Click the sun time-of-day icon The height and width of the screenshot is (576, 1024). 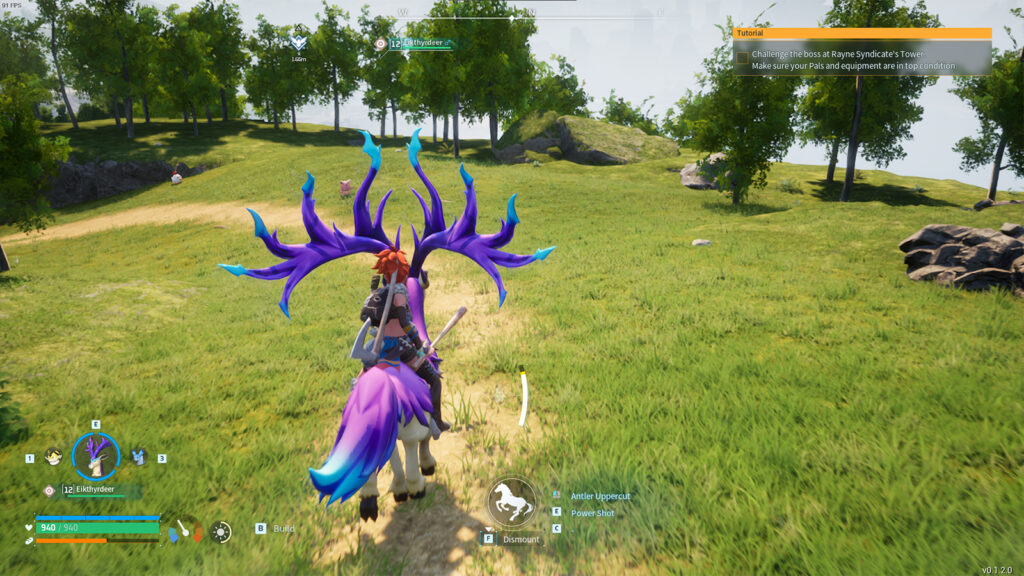click(221, 531)
